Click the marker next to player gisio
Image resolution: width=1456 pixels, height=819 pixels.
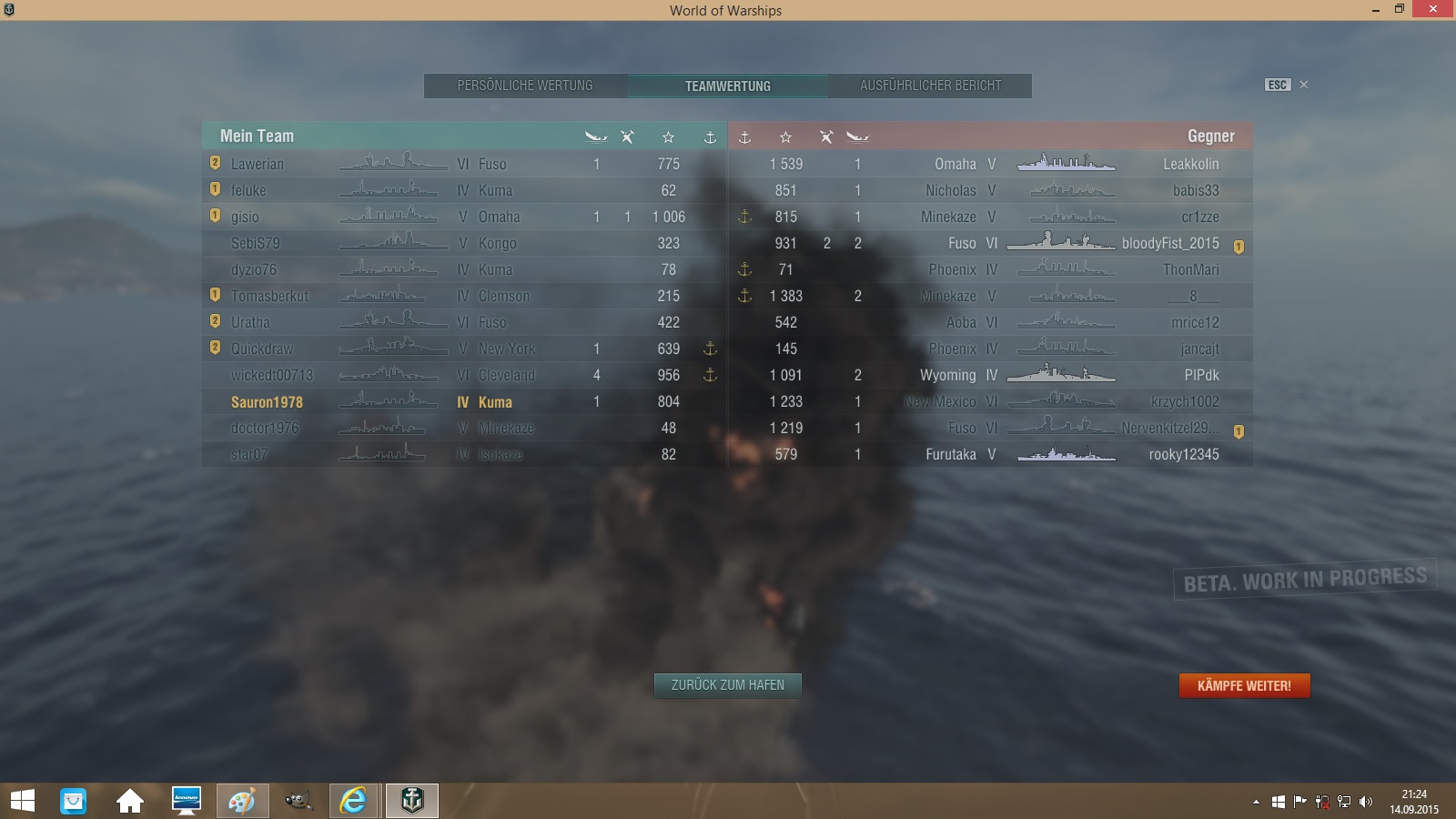click(x=213, y=217)
